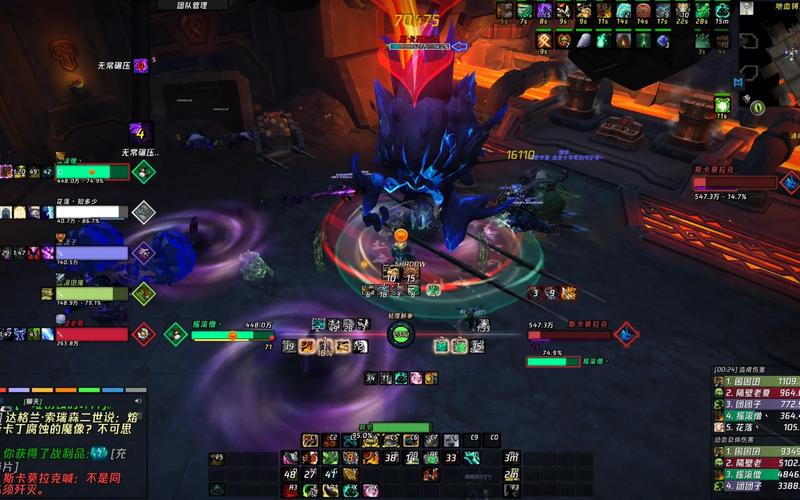Screen dimensions: 800x500
Task: Click the 无常碾压 debuff icon with stack 4
Action: pos(141,132)
